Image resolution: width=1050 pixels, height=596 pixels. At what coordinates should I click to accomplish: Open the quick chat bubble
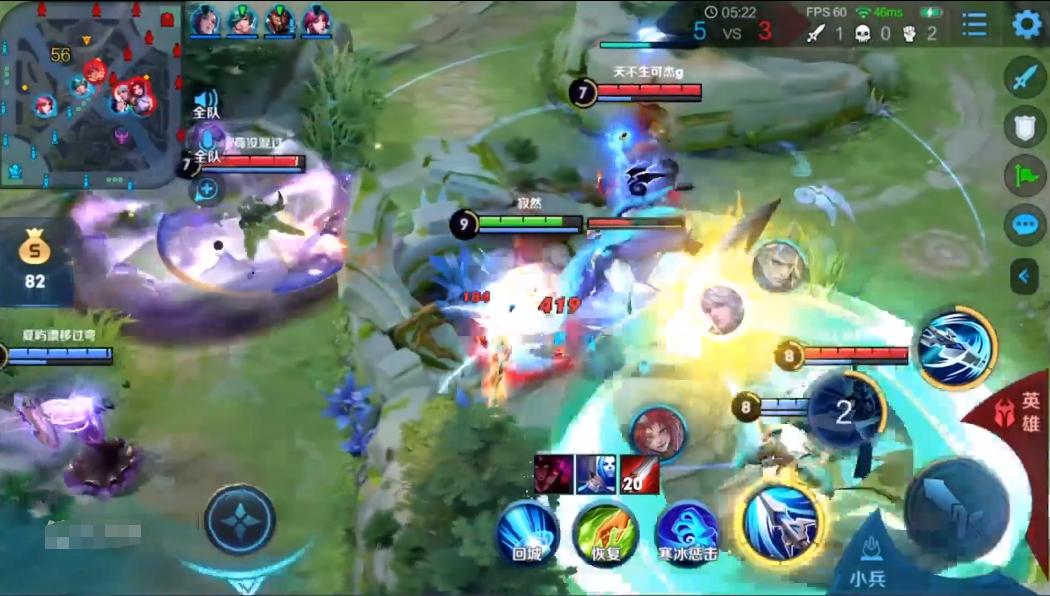(x=1025, y=224)
